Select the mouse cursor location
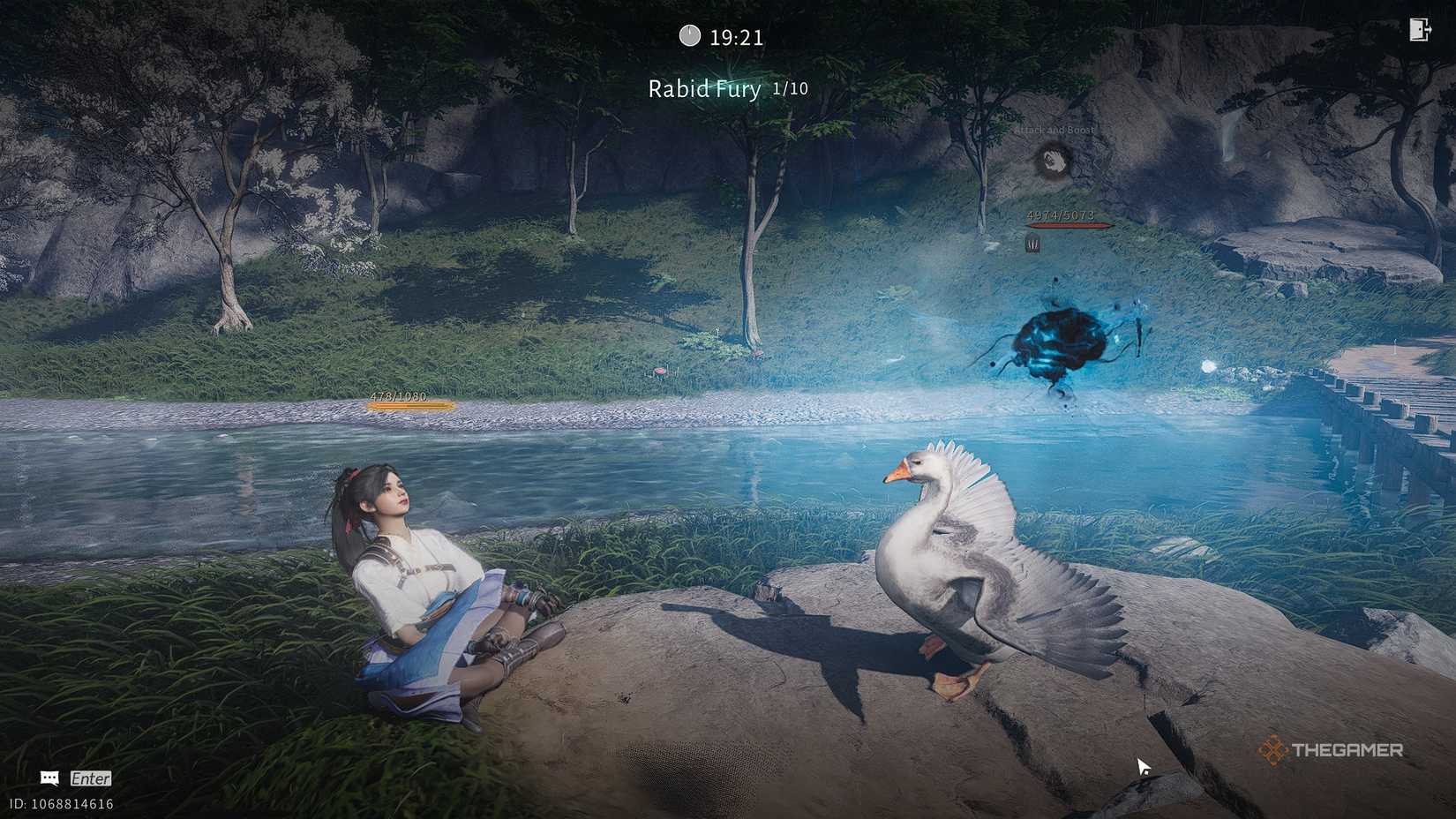Image resolution: width=1456 pixels, height=819 pixels. pyautogui.click(x=1142, y=767)
